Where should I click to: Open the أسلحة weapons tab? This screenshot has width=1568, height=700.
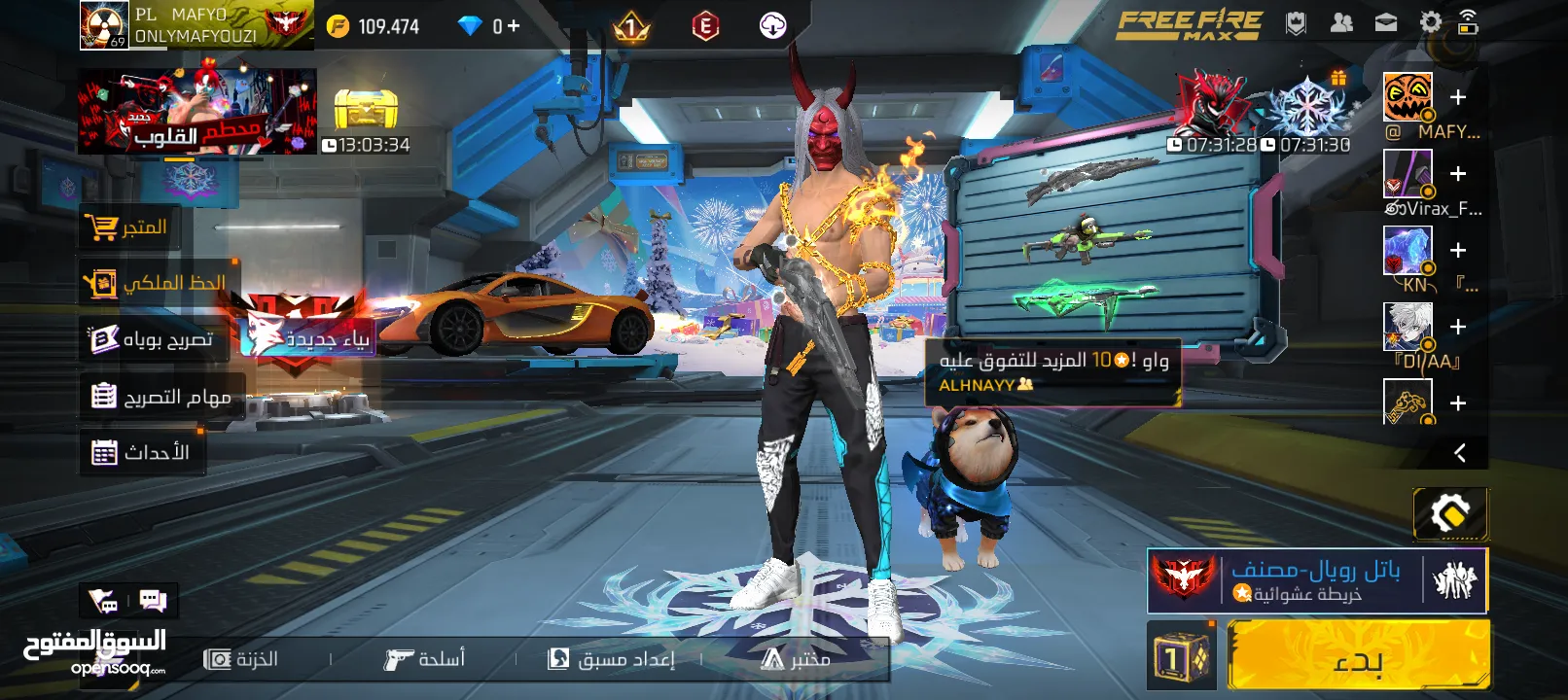pos(425,659)
